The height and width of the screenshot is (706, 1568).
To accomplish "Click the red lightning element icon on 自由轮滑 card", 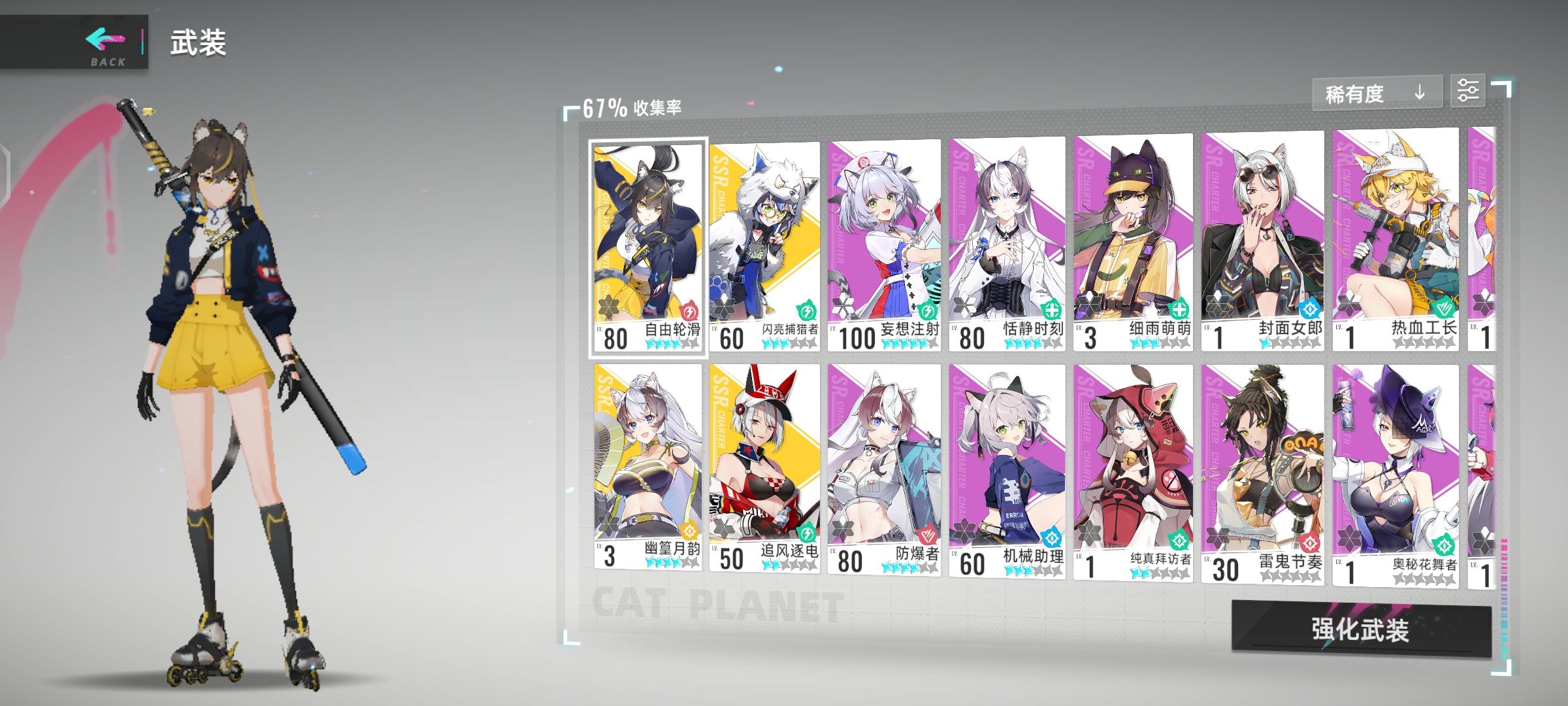I will tap(688, 309).
